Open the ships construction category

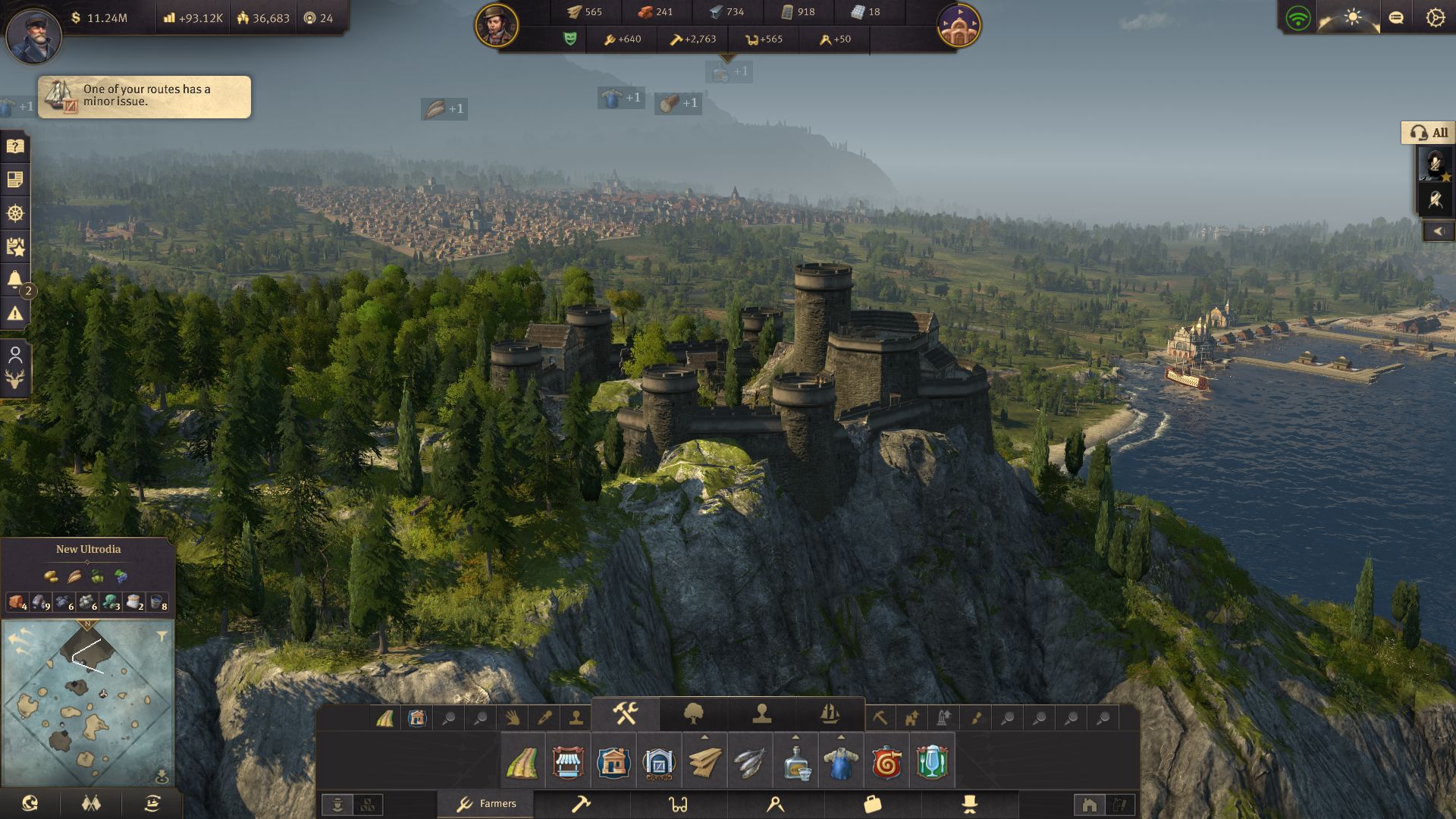830,714
